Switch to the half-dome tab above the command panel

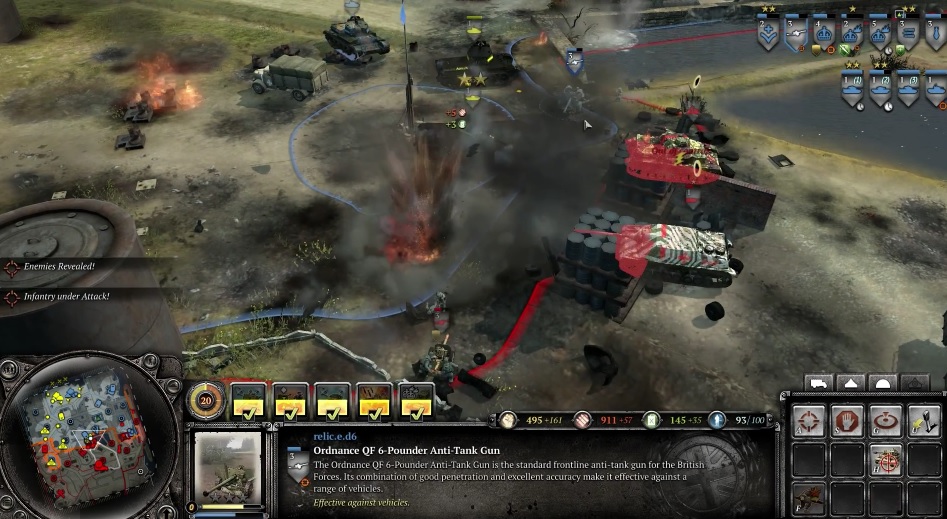[883, 383]
